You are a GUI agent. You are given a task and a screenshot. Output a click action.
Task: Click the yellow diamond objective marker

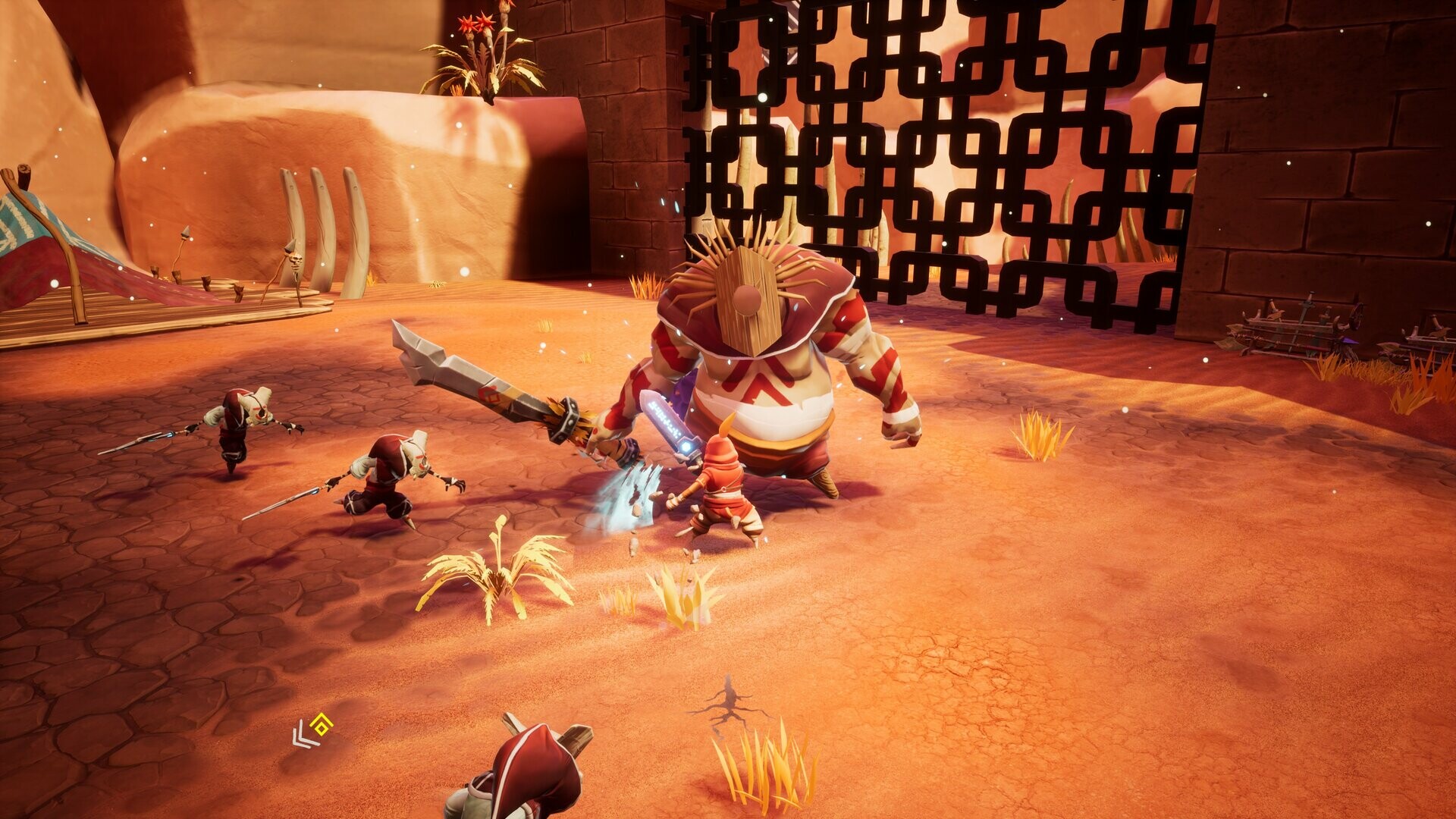click(323, 725)
